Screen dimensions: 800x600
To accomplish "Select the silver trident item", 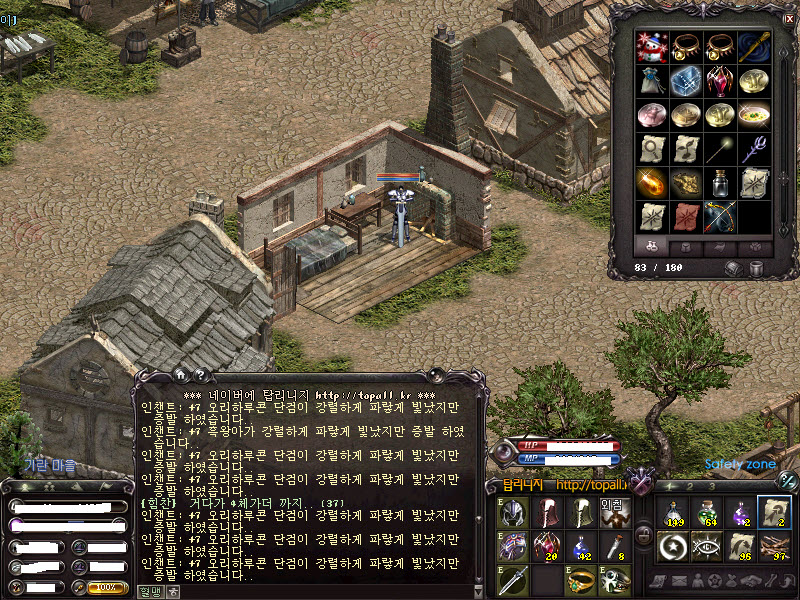I will tap(755, 149).
